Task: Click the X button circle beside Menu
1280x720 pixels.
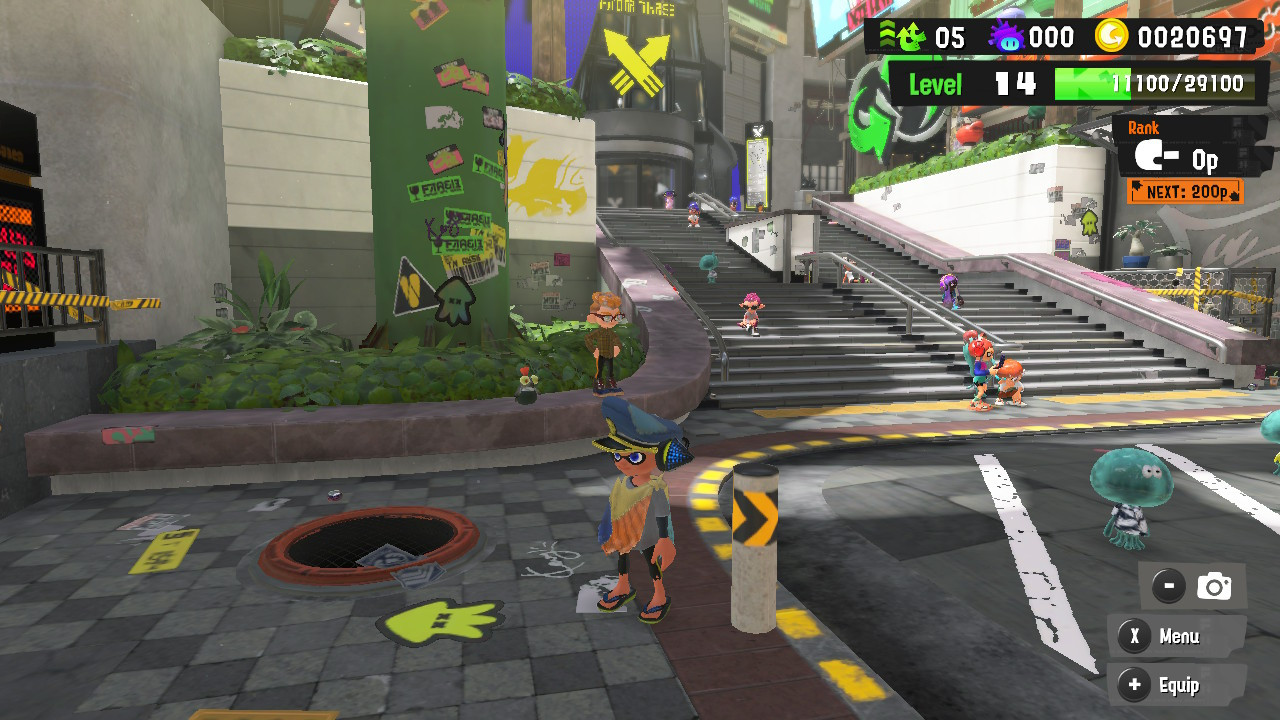Action: click(1134, 637)
